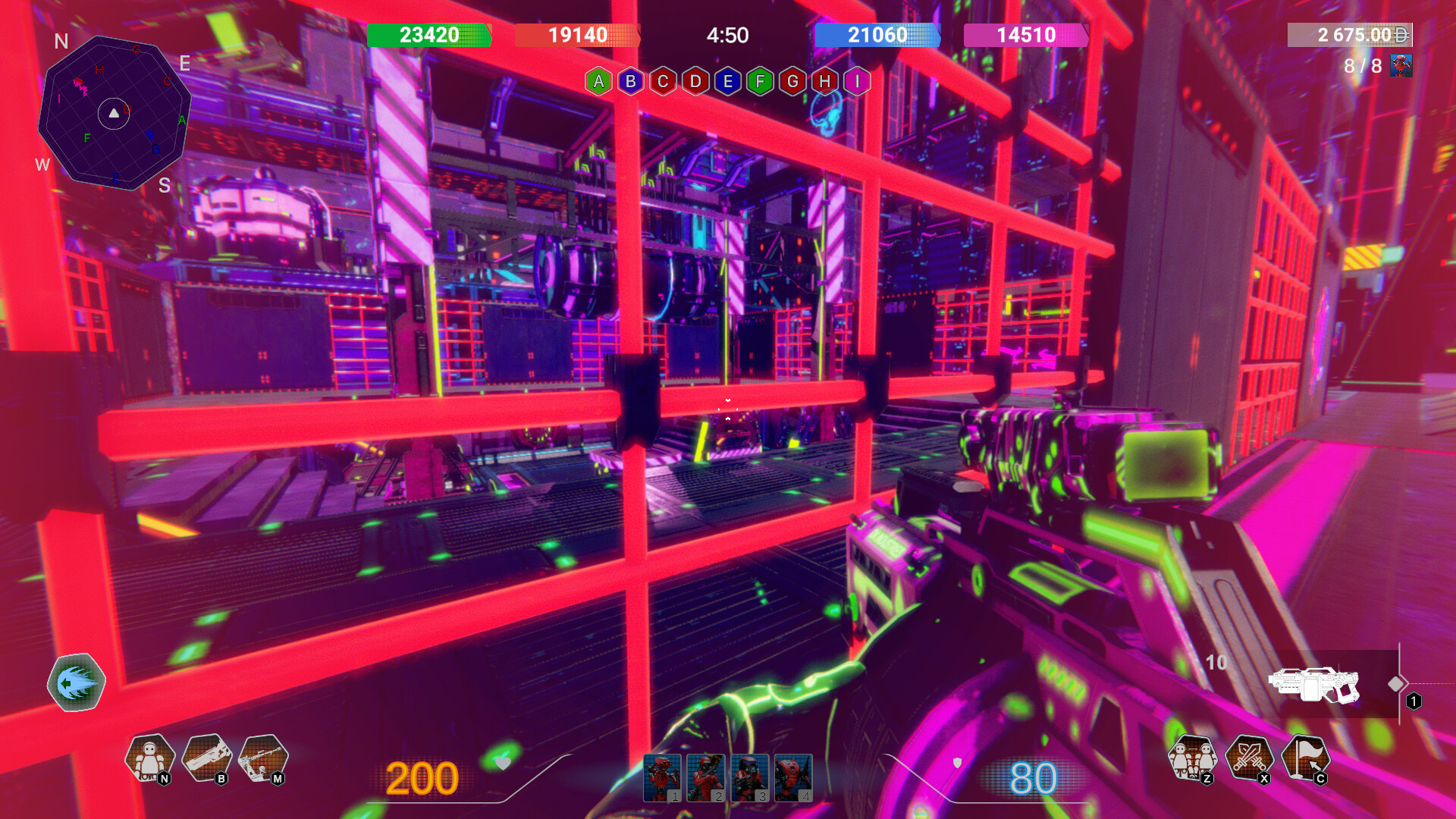Click the two linked robots icon
The image size is (1456, 819).
tap(1192, 758)
